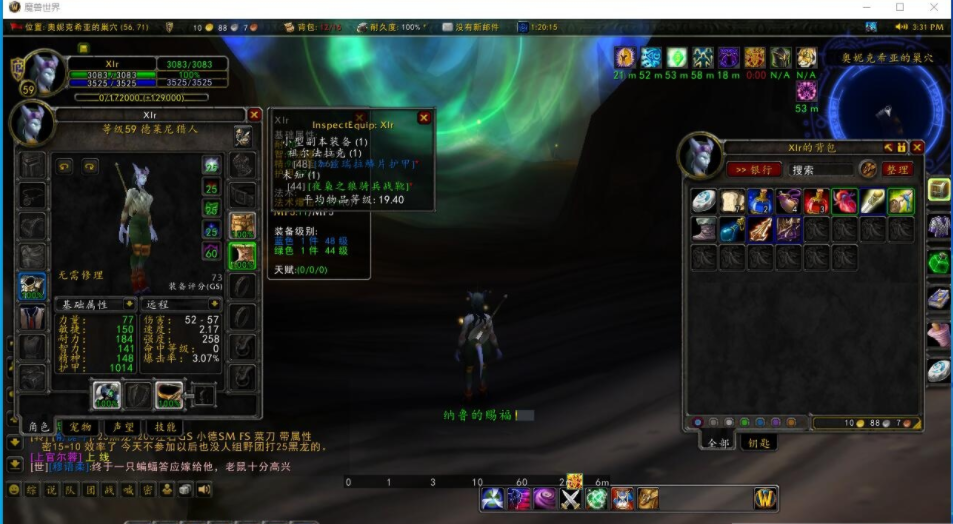Use the crossed swords attack ability
953x524 pixels.
571,498
